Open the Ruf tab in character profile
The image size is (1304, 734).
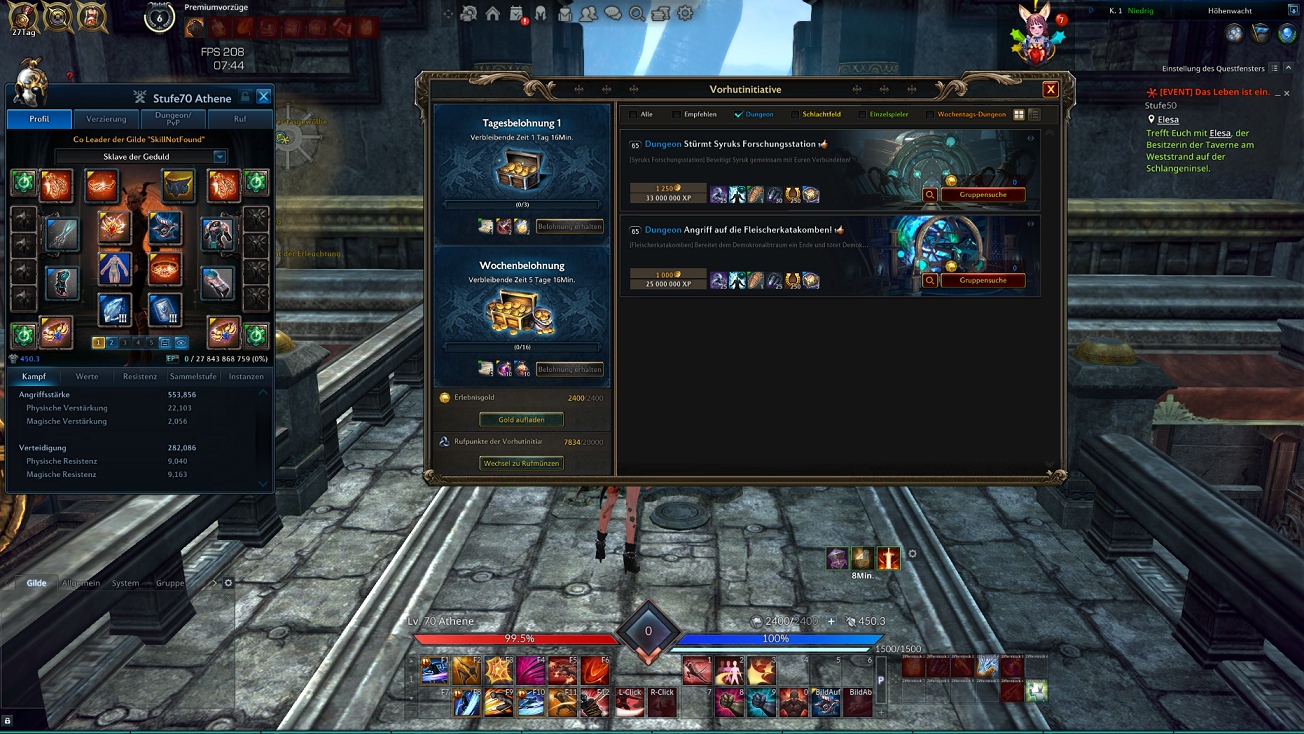pyautogui.click(x=240, y=119)
